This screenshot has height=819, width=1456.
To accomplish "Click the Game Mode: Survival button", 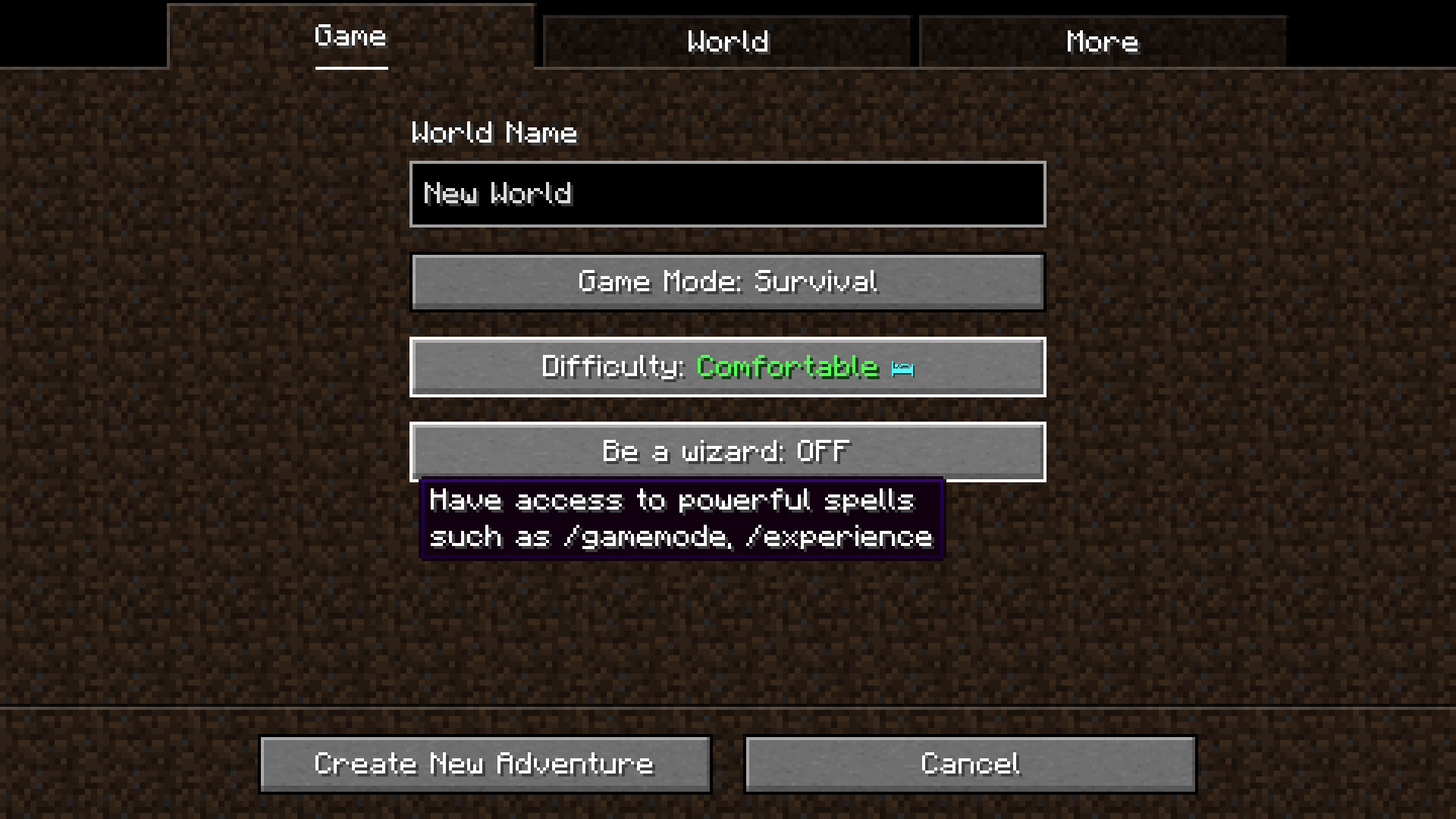I will [x=728, y=282].
